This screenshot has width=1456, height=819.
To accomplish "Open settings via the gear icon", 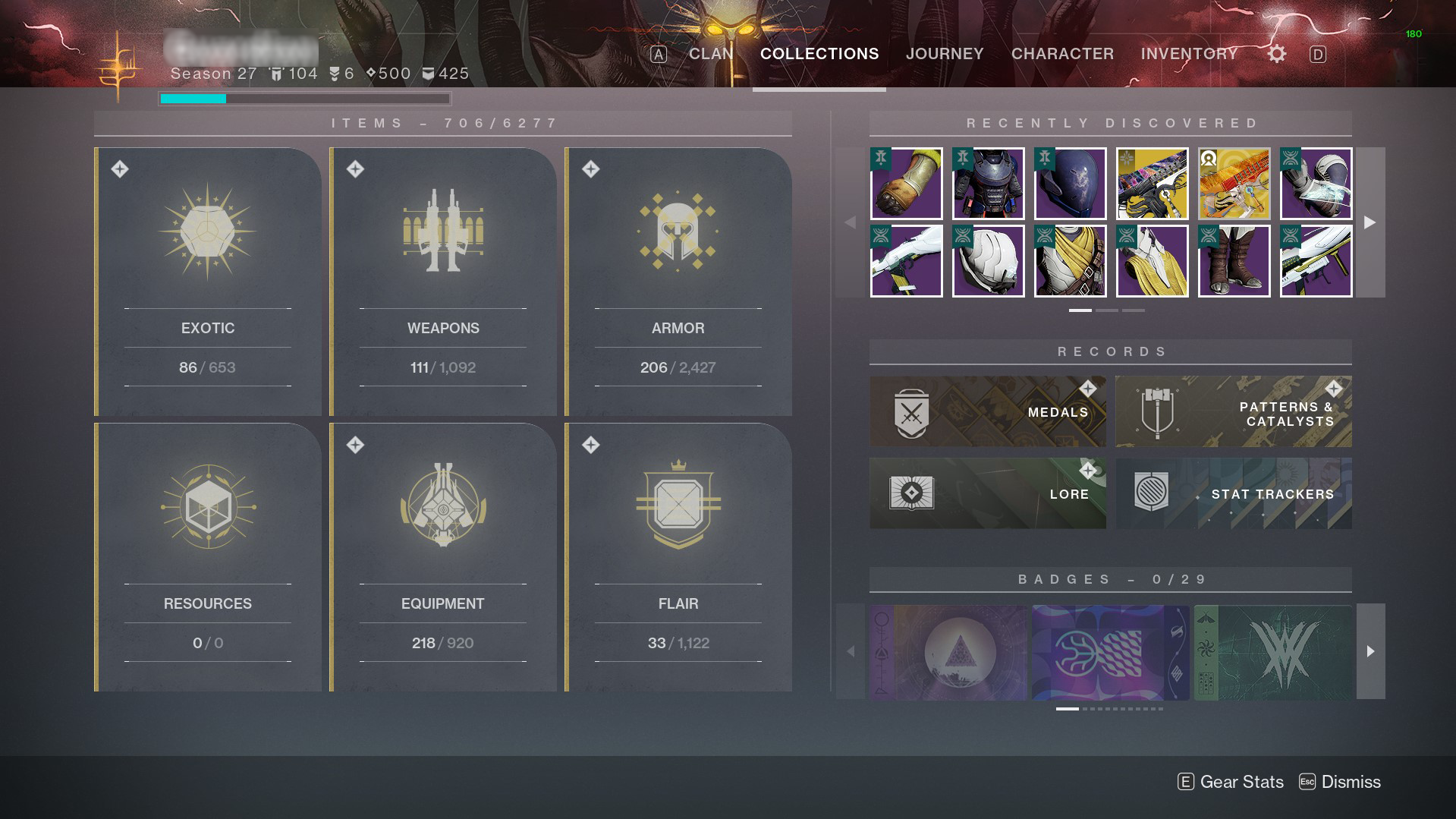I will pos(1277,54).
